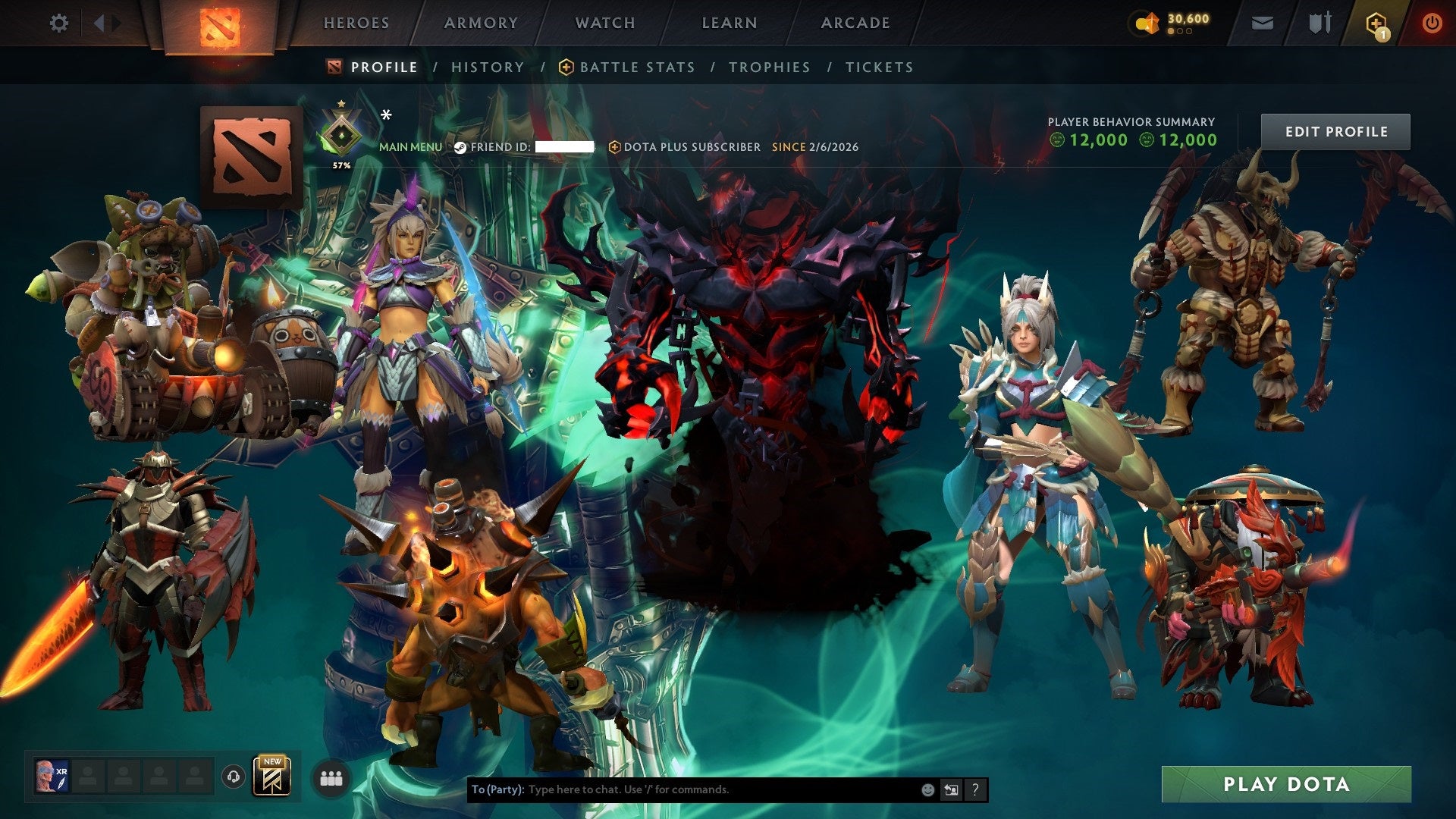
Task: Toggle party voice chat with the headset icon
Action: [x=233, y=778]
